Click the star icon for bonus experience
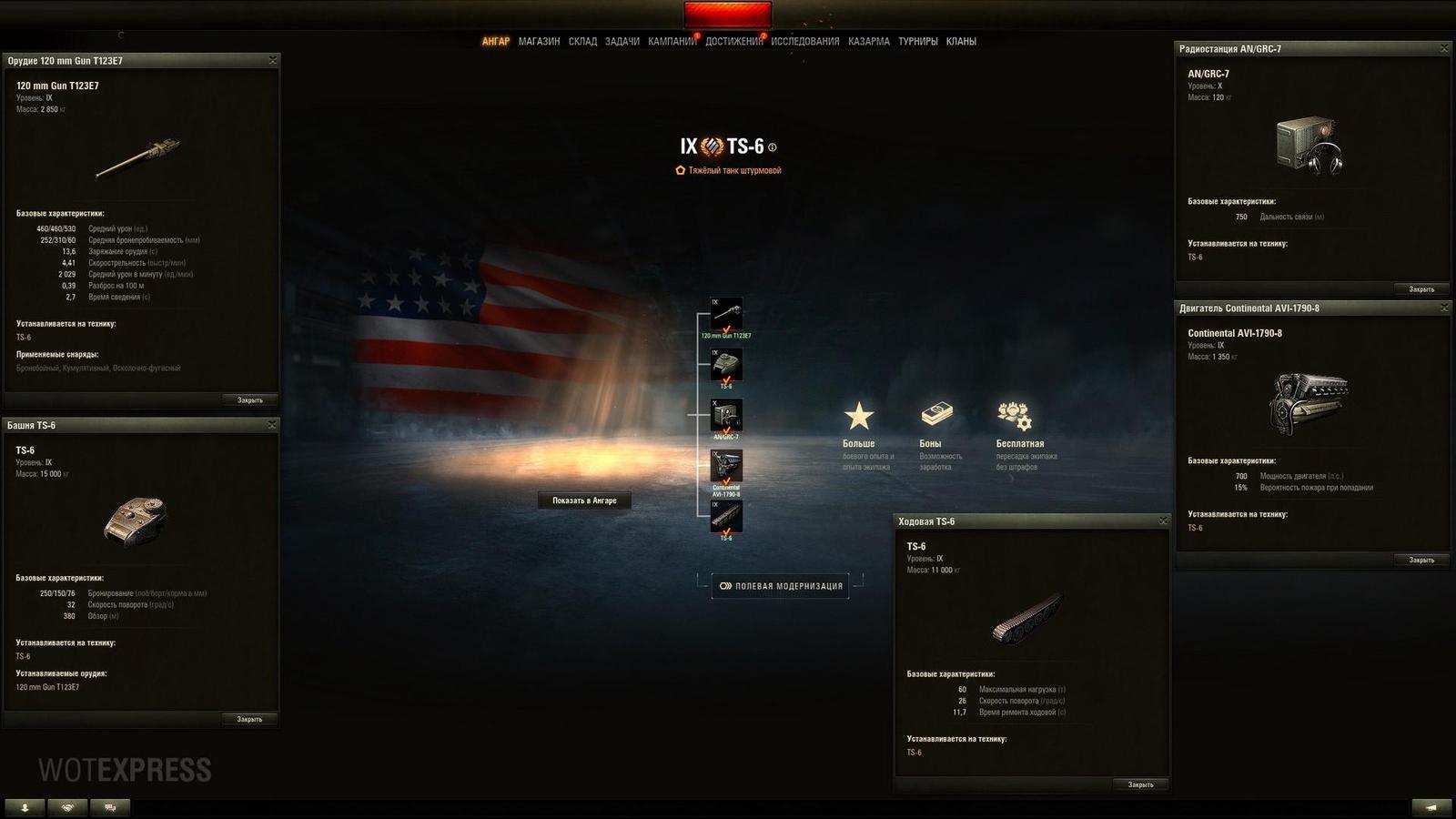1456x819 pixels. [x=856, y=417]
